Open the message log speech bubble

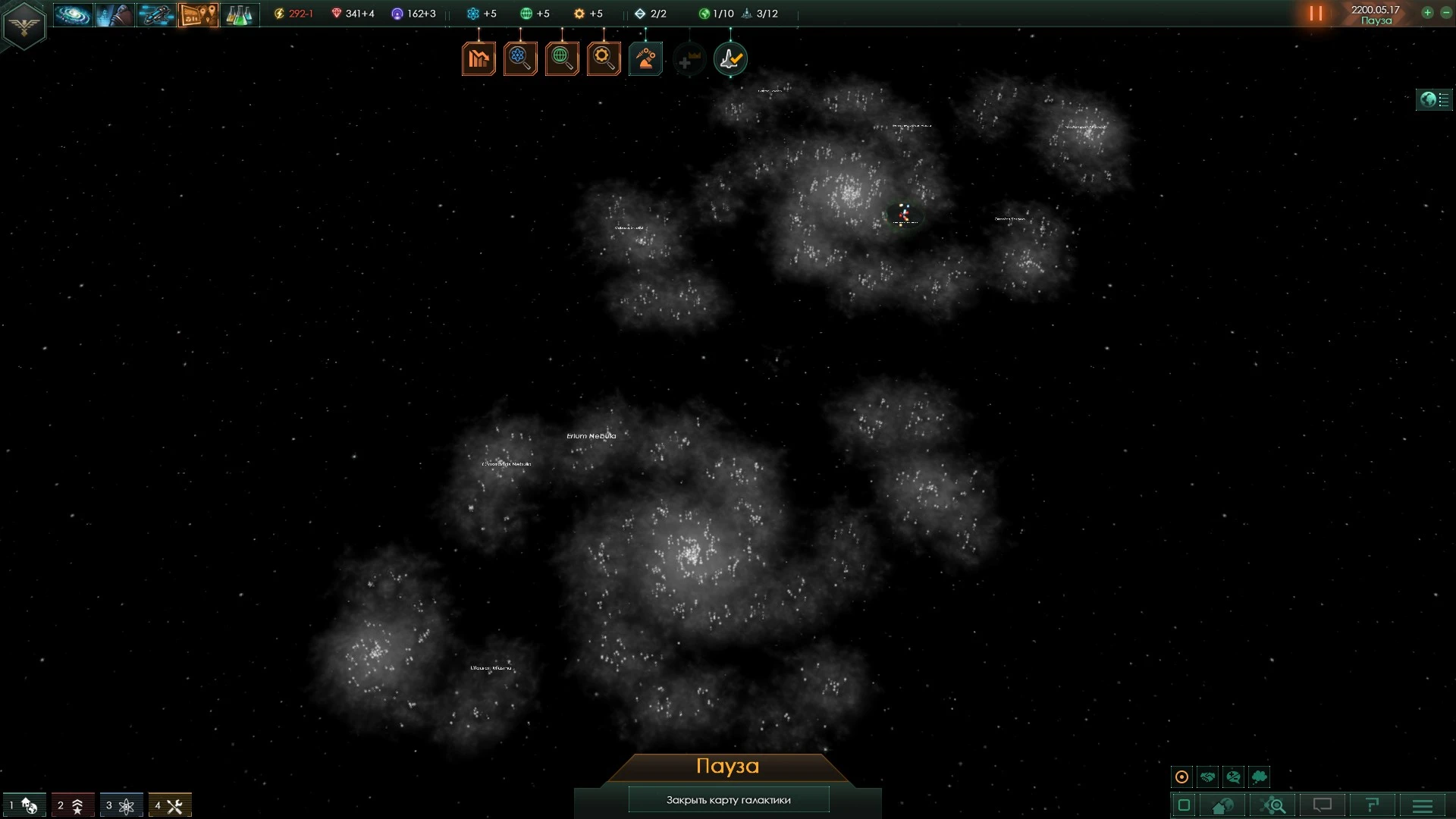click(1323, 805)
